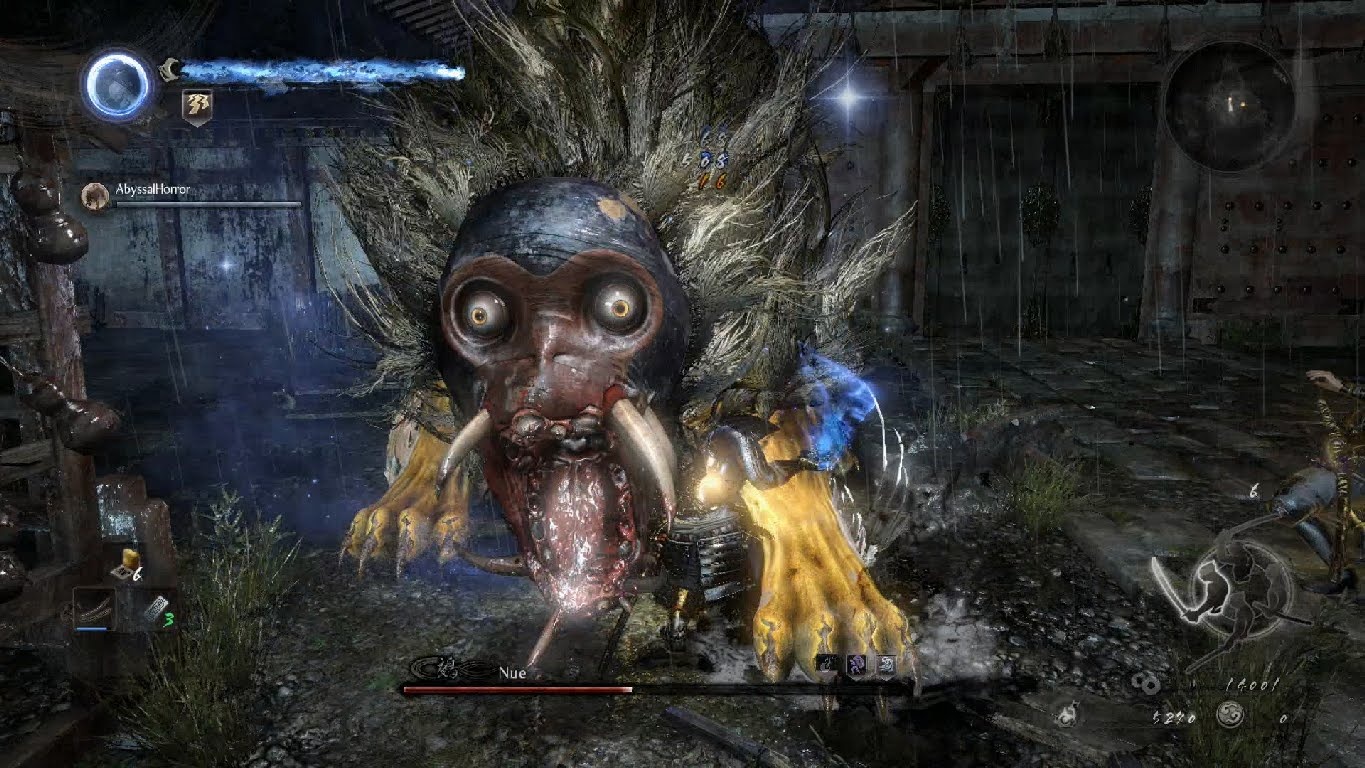Viewport: 1365px width, 768px height.
Task: Toggle the crescent marker at the spirit gauge start
Action: click(x=170, y=69)
